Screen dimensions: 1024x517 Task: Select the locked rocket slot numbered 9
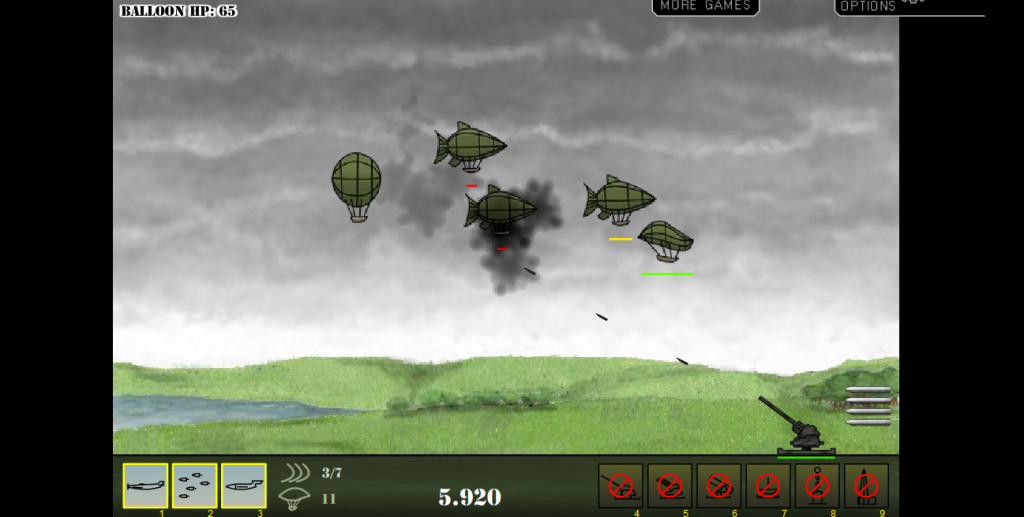[x=866, y=485]
